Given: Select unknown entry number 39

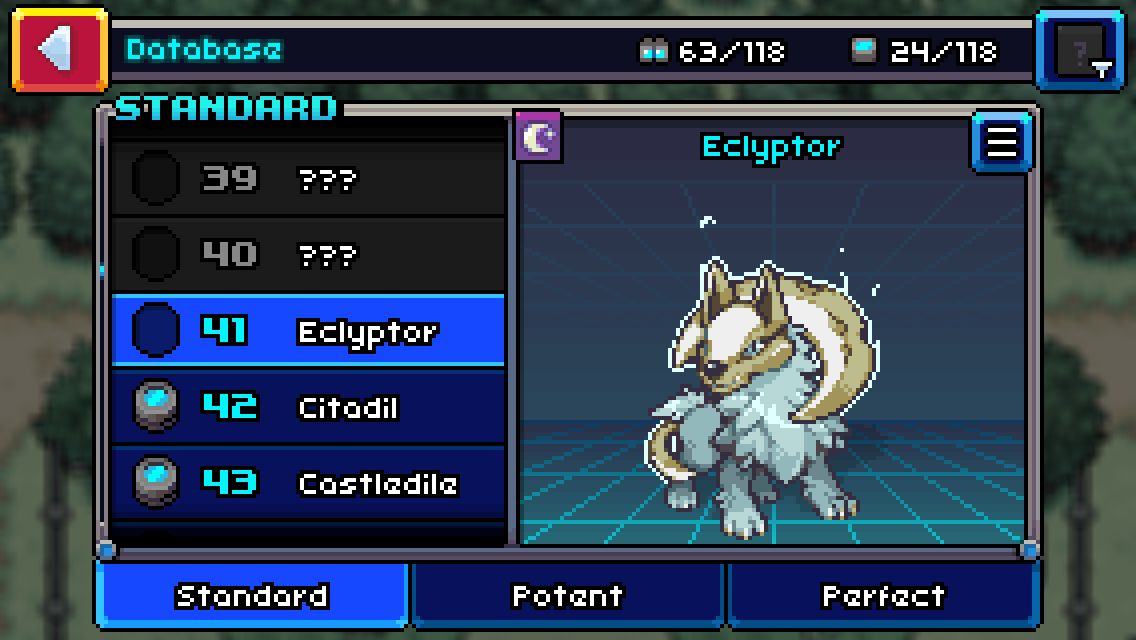Looking at the screenshot, I should click(x=308, y=179).
